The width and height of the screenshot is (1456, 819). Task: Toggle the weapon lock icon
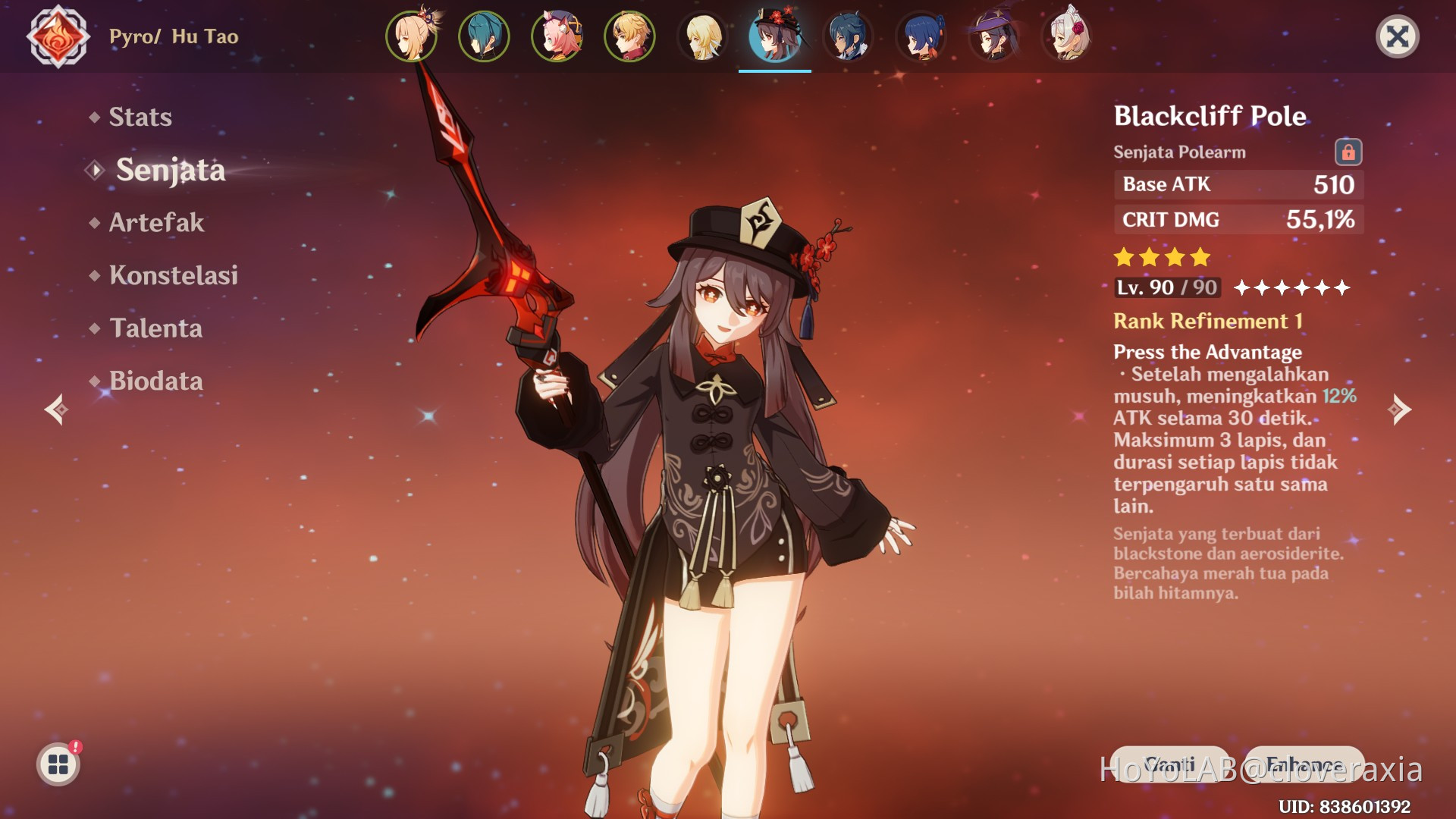1348,152
